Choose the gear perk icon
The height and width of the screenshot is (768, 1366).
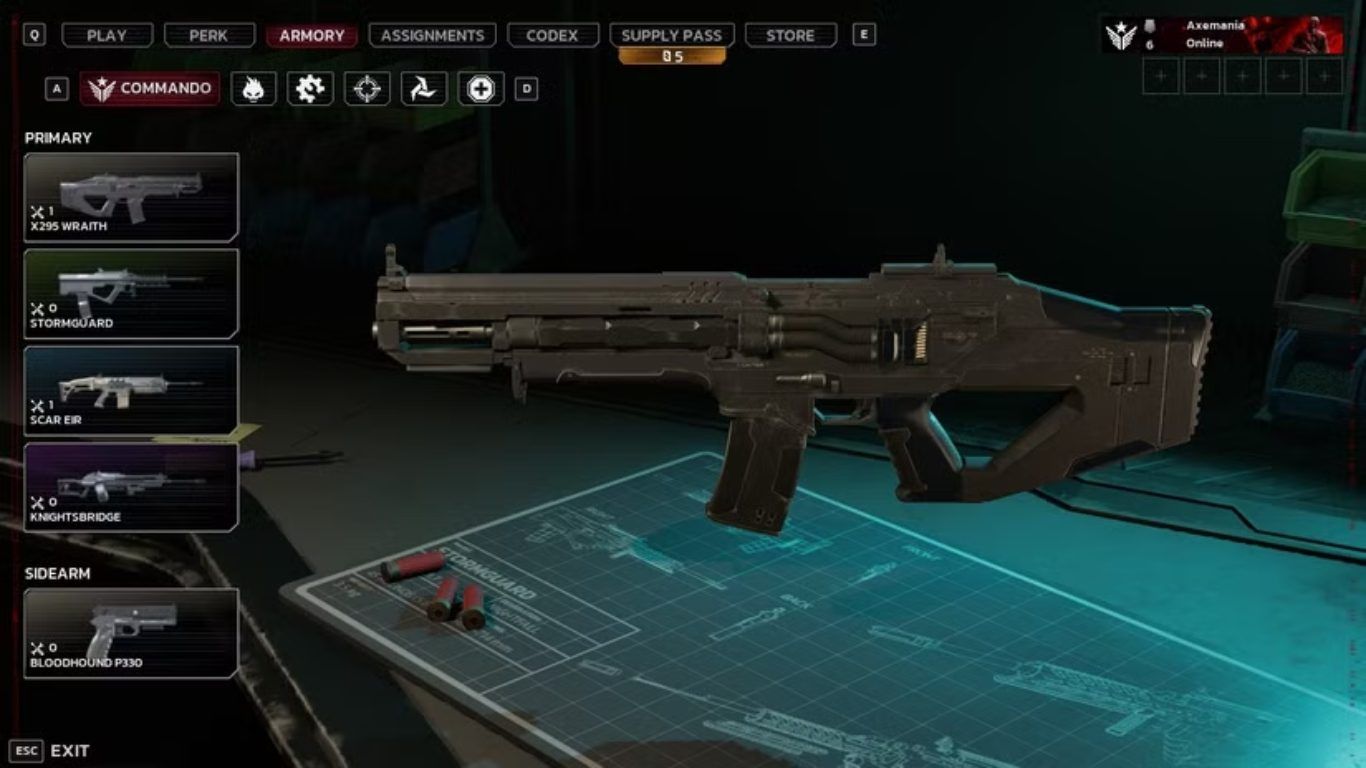310,88
